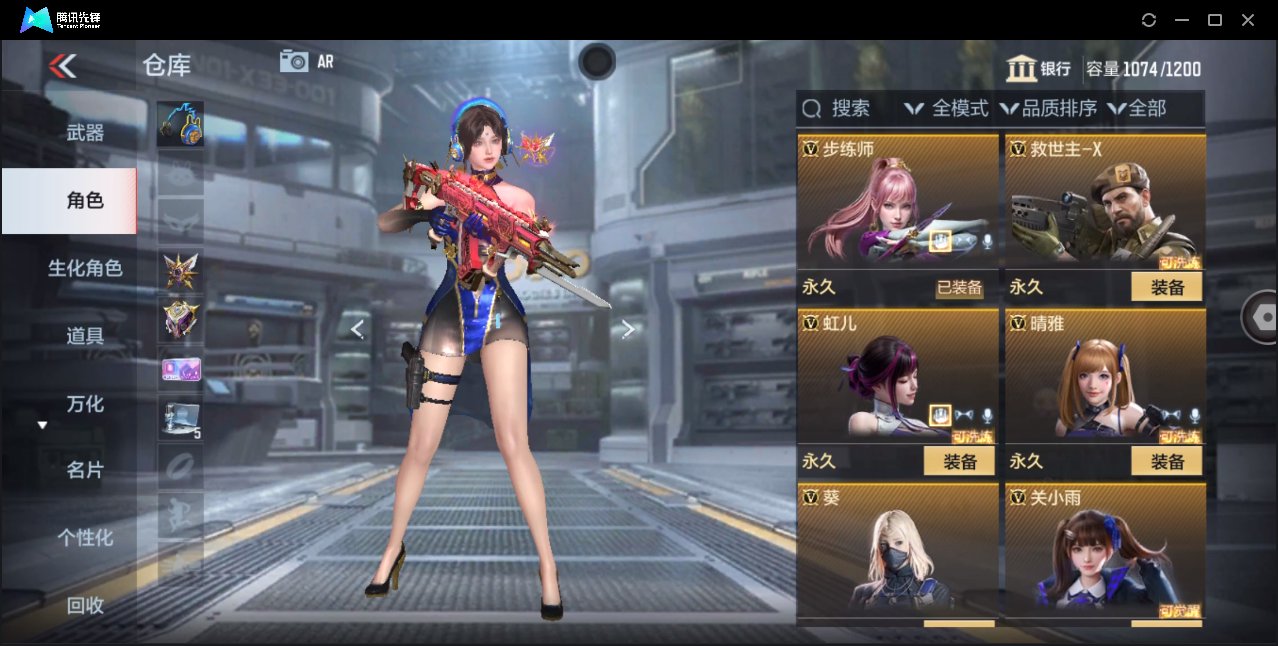Switch to the 名片 tab

click(85, 470)
